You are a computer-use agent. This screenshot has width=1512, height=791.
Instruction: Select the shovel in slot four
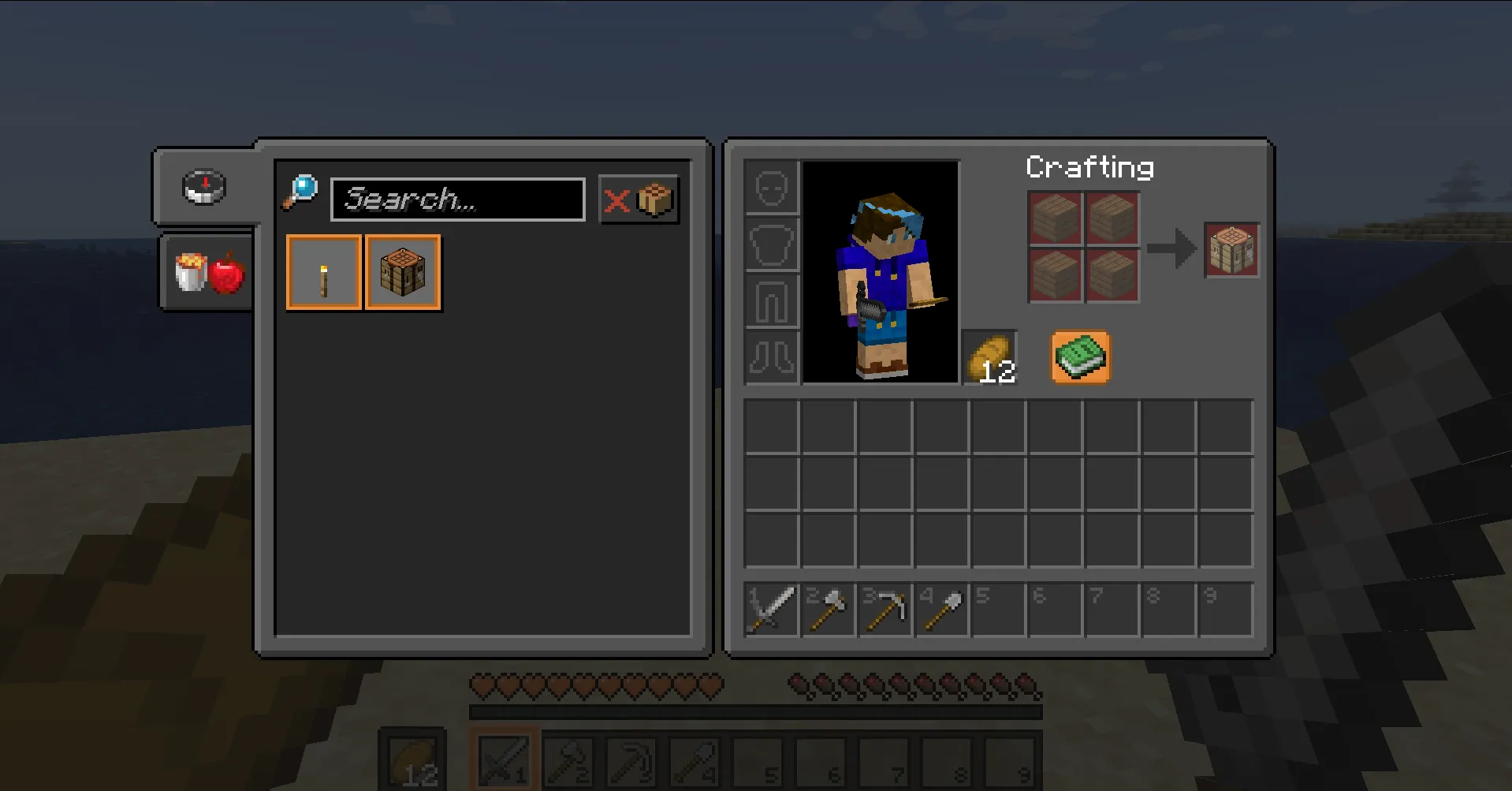(942, 607)
